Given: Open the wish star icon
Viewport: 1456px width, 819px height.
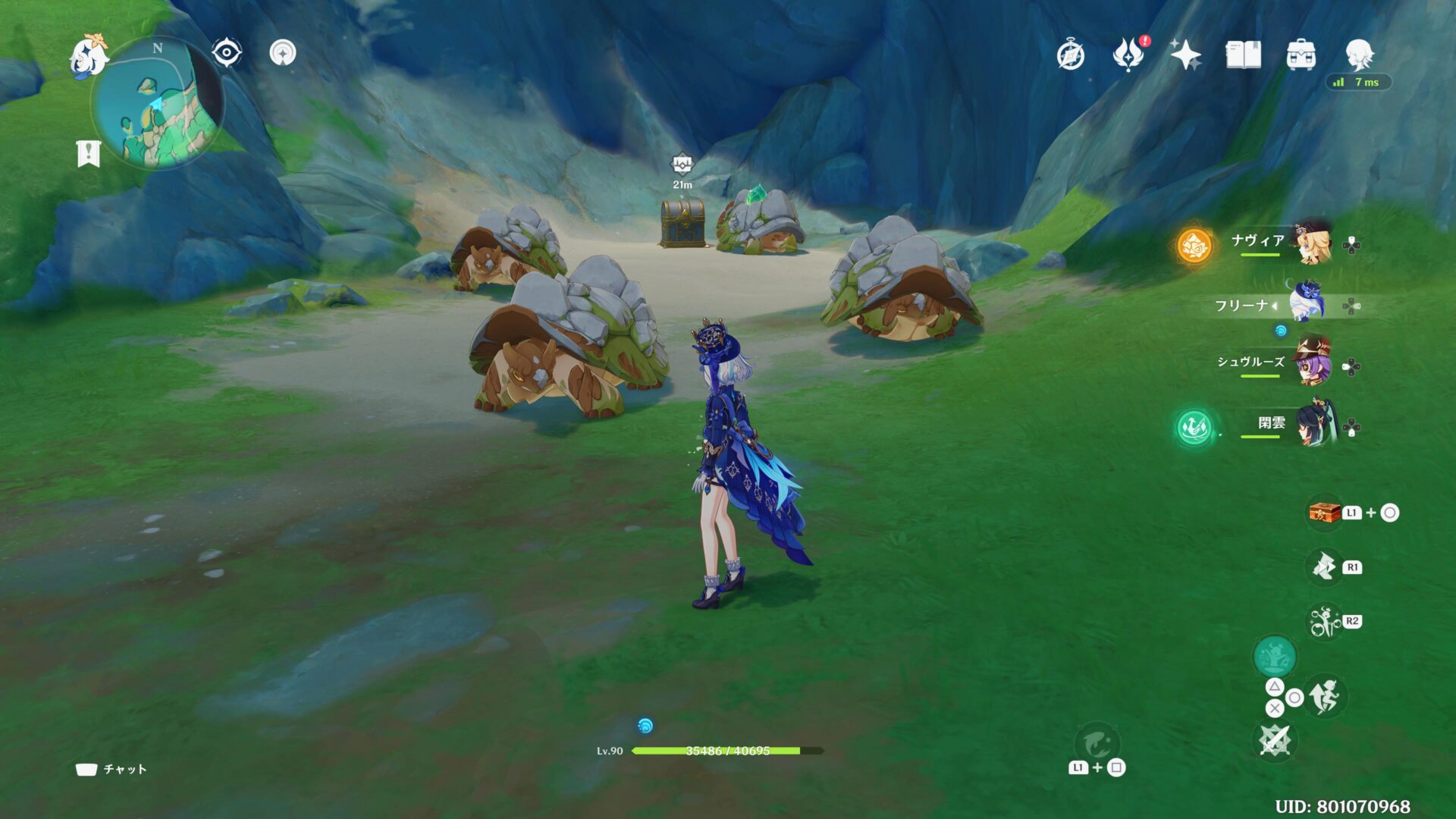Looking at the screenshot, I should coord(1185,55).
